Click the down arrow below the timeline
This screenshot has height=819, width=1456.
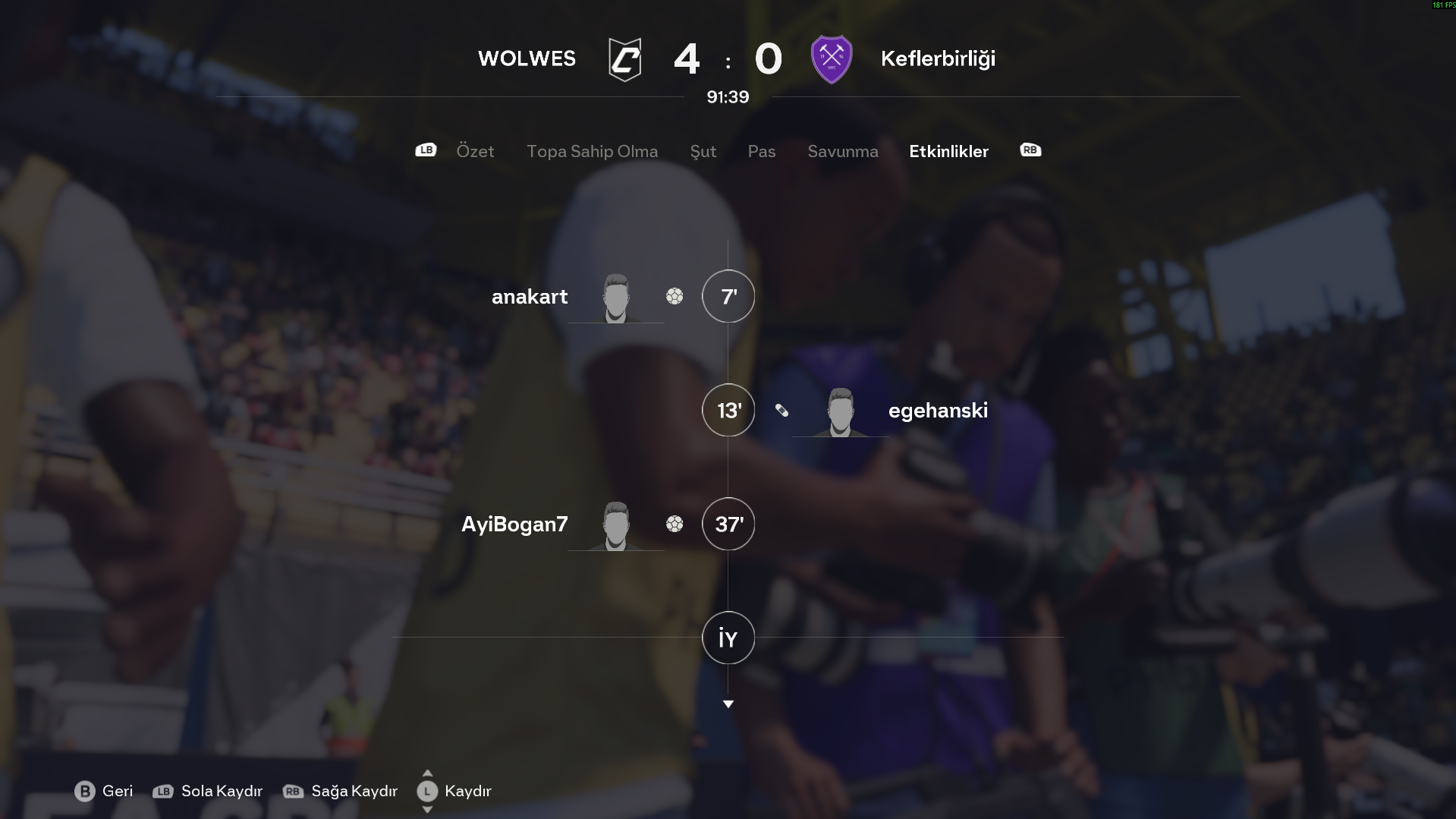click(x=728, y=704)
